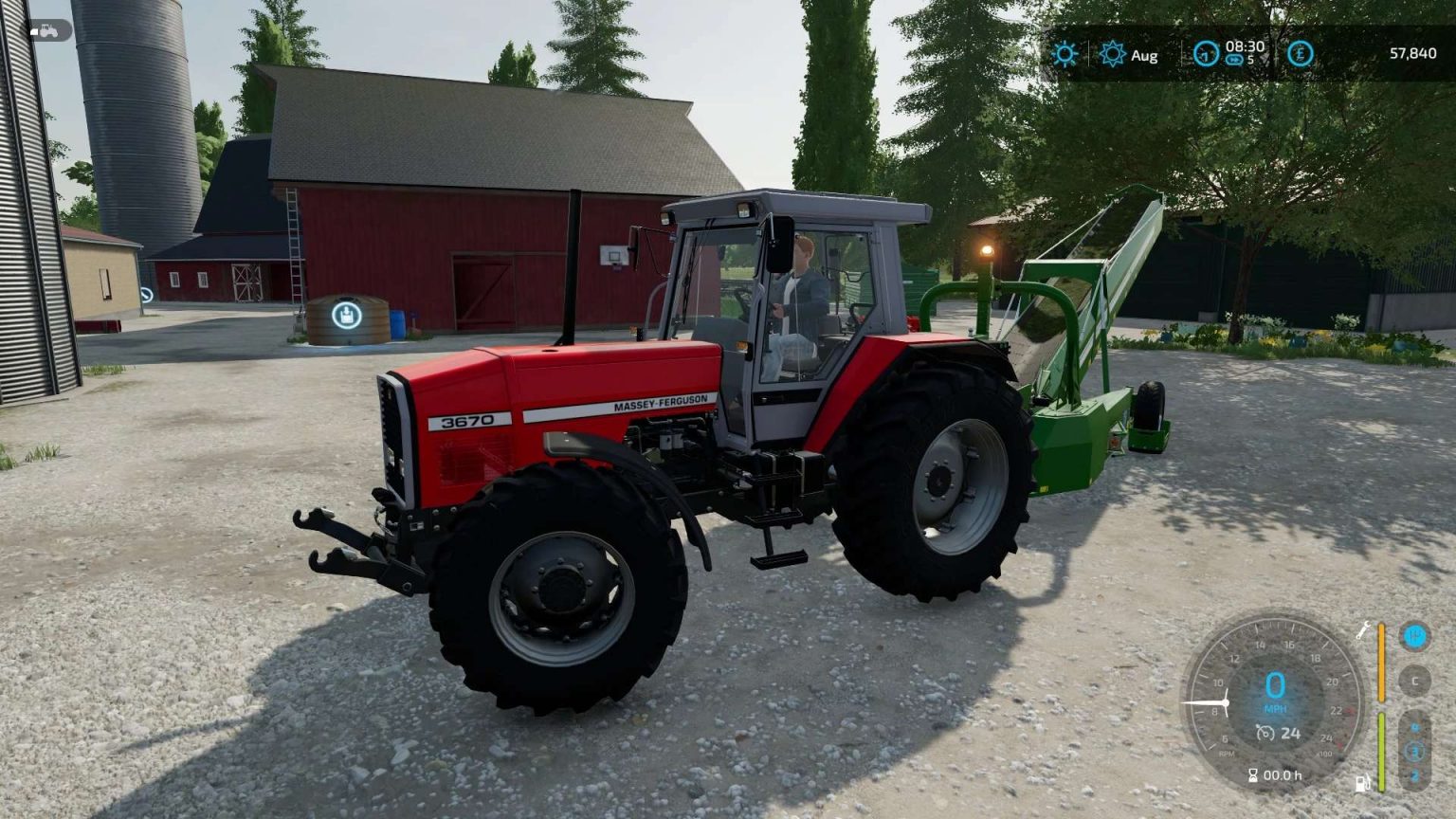Click the sun icon next to Aug
Viewport: 1456px width, 819px height.
1112,54
